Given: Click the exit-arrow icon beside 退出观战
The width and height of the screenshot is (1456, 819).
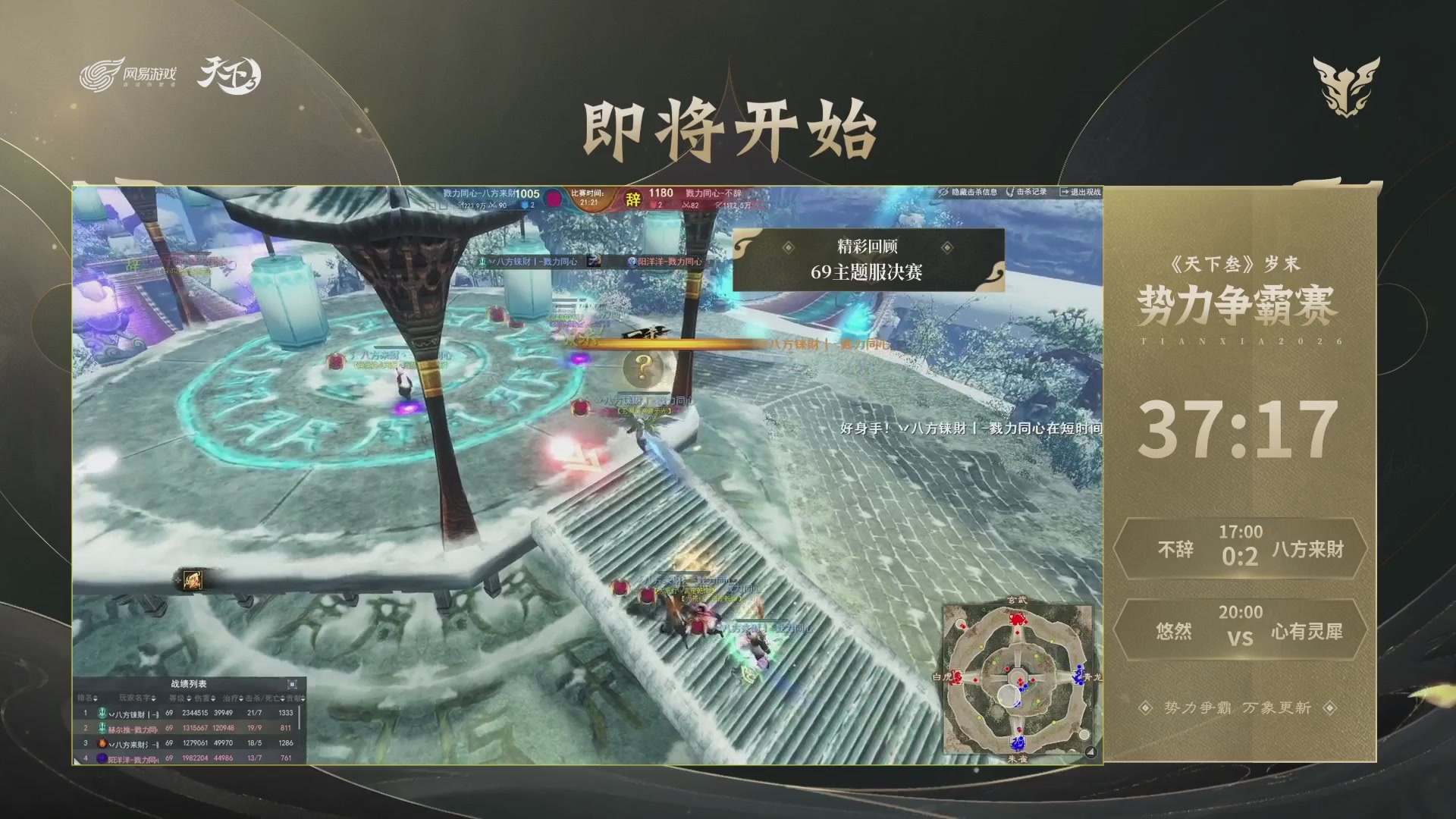Looking at the screenshot, I should [x=1065, y=192].
